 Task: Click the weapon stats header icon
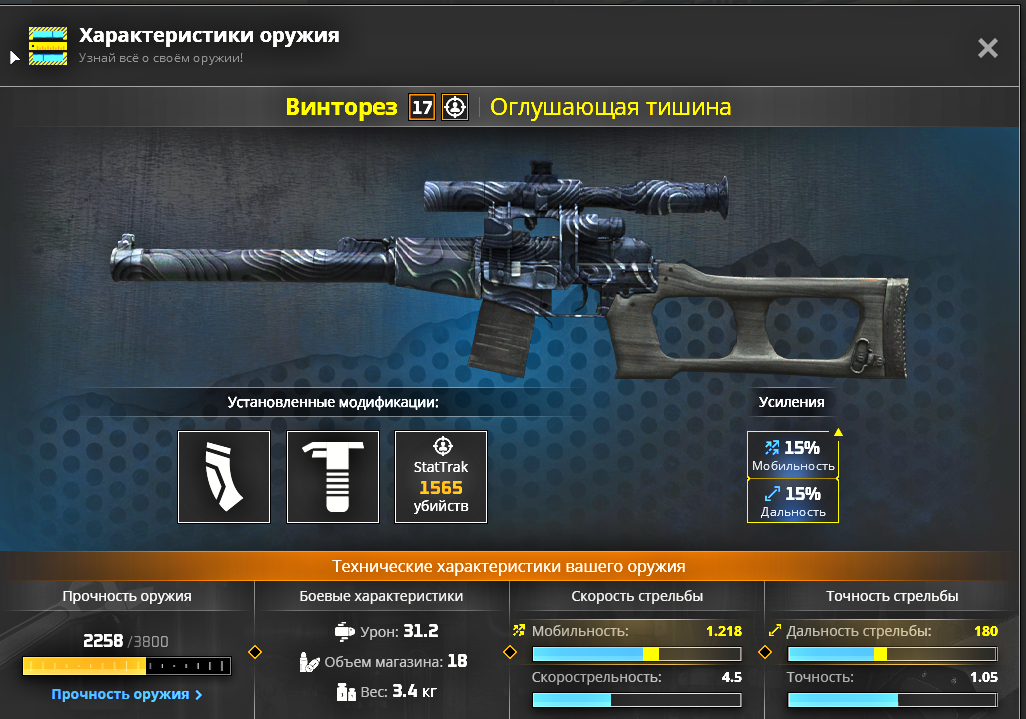point(48,46)
